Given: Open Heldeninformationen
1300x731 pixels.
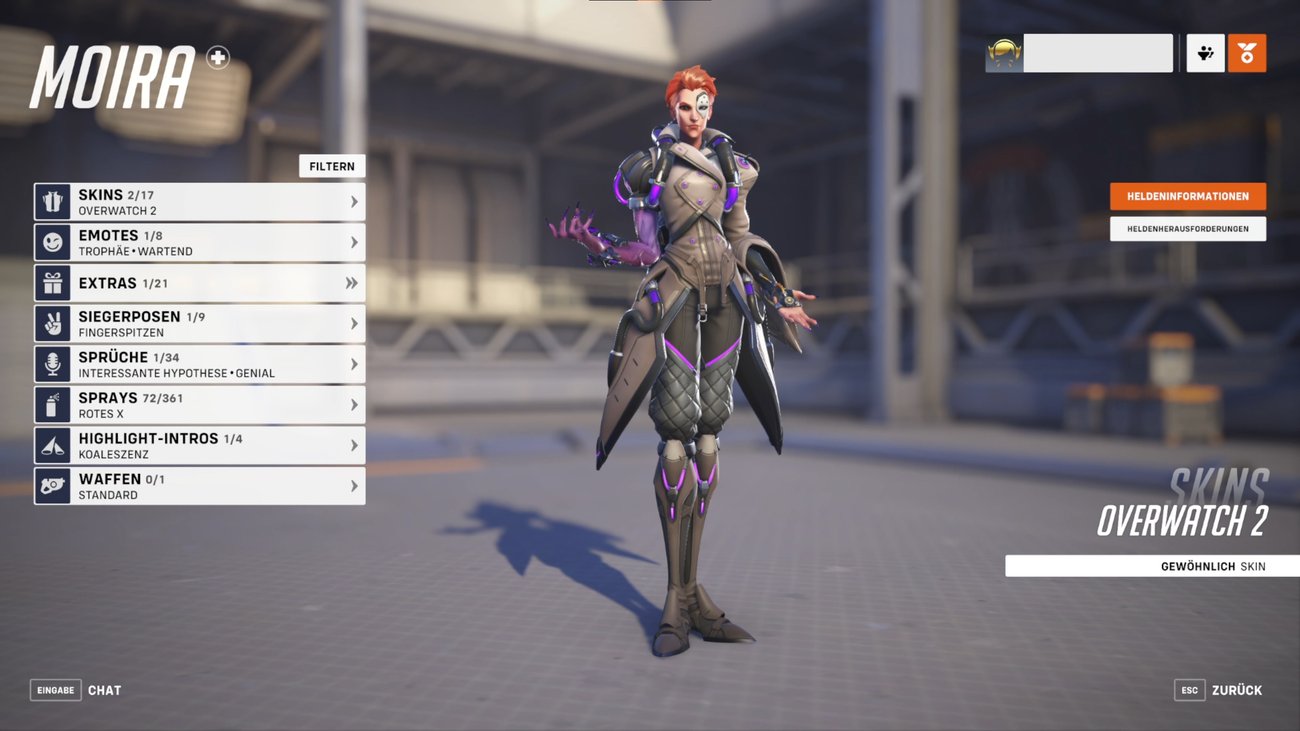Looking at the screenshot, I should point(1187,196).
